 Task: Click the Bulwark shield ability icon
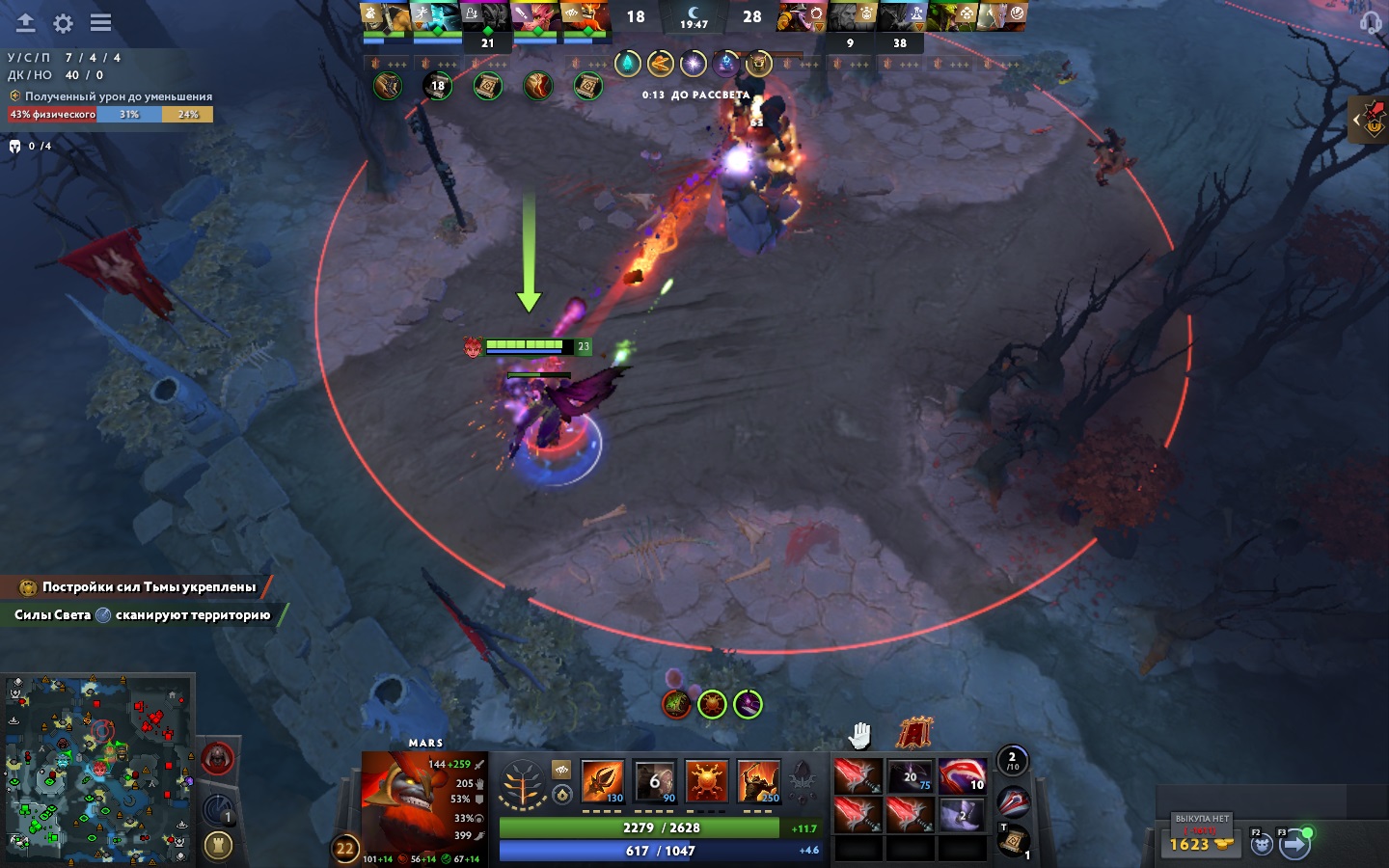pyautogui.click(x=706, y=781)
